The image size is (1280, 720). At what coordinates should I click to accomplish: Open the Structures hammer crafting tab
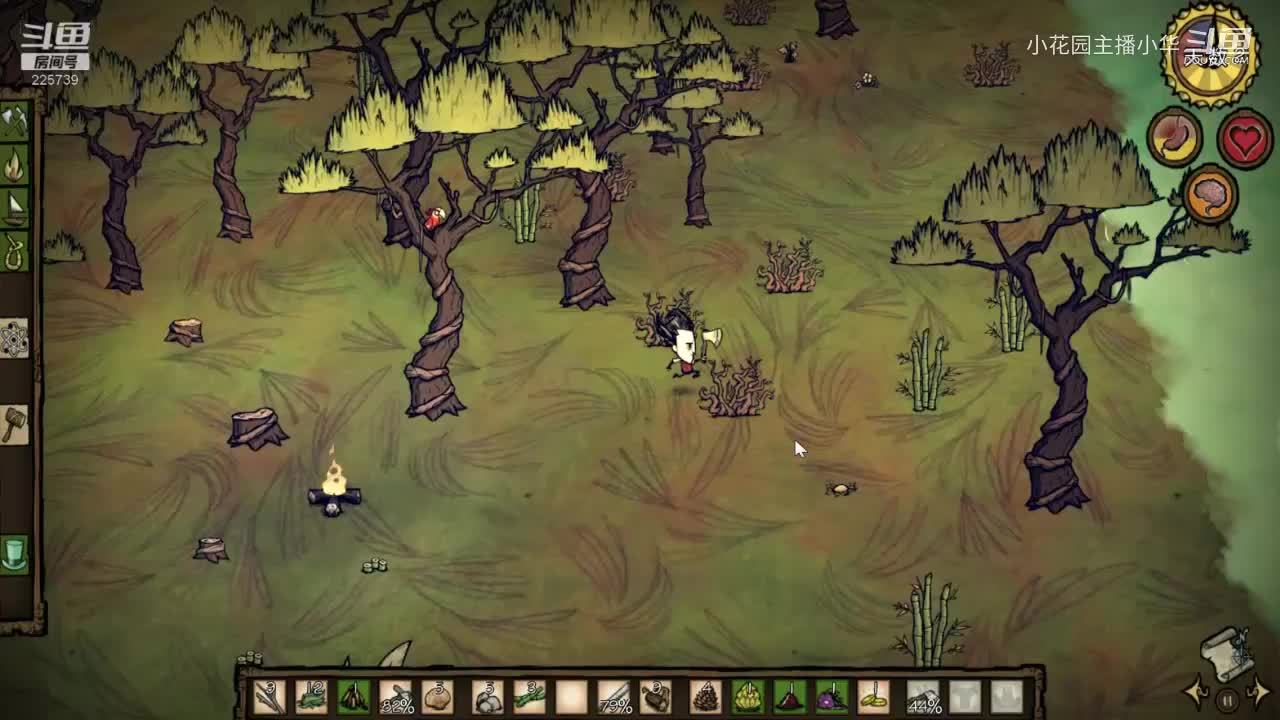click(15, 424)
